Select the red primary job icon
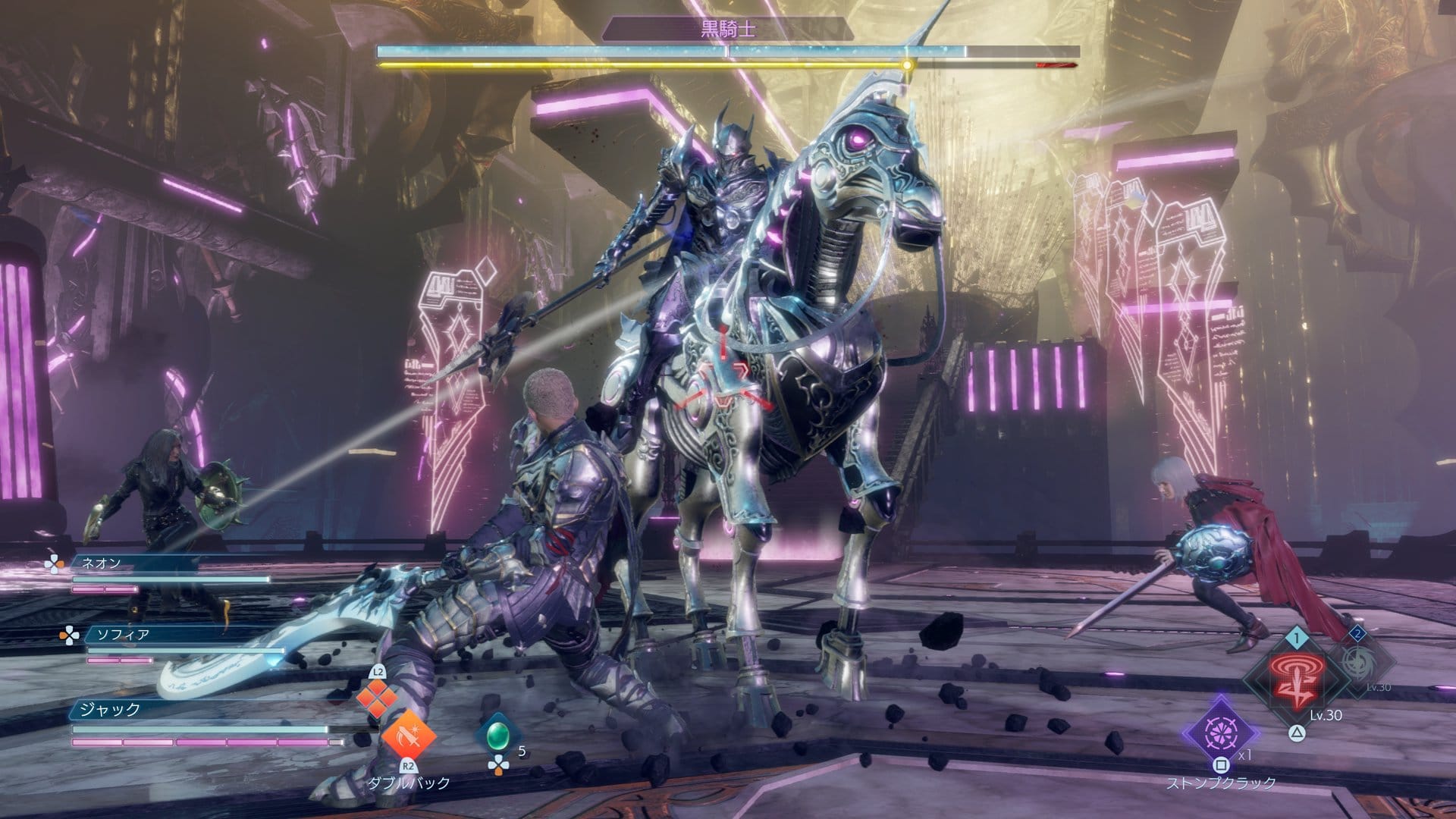 (1296, 678)
